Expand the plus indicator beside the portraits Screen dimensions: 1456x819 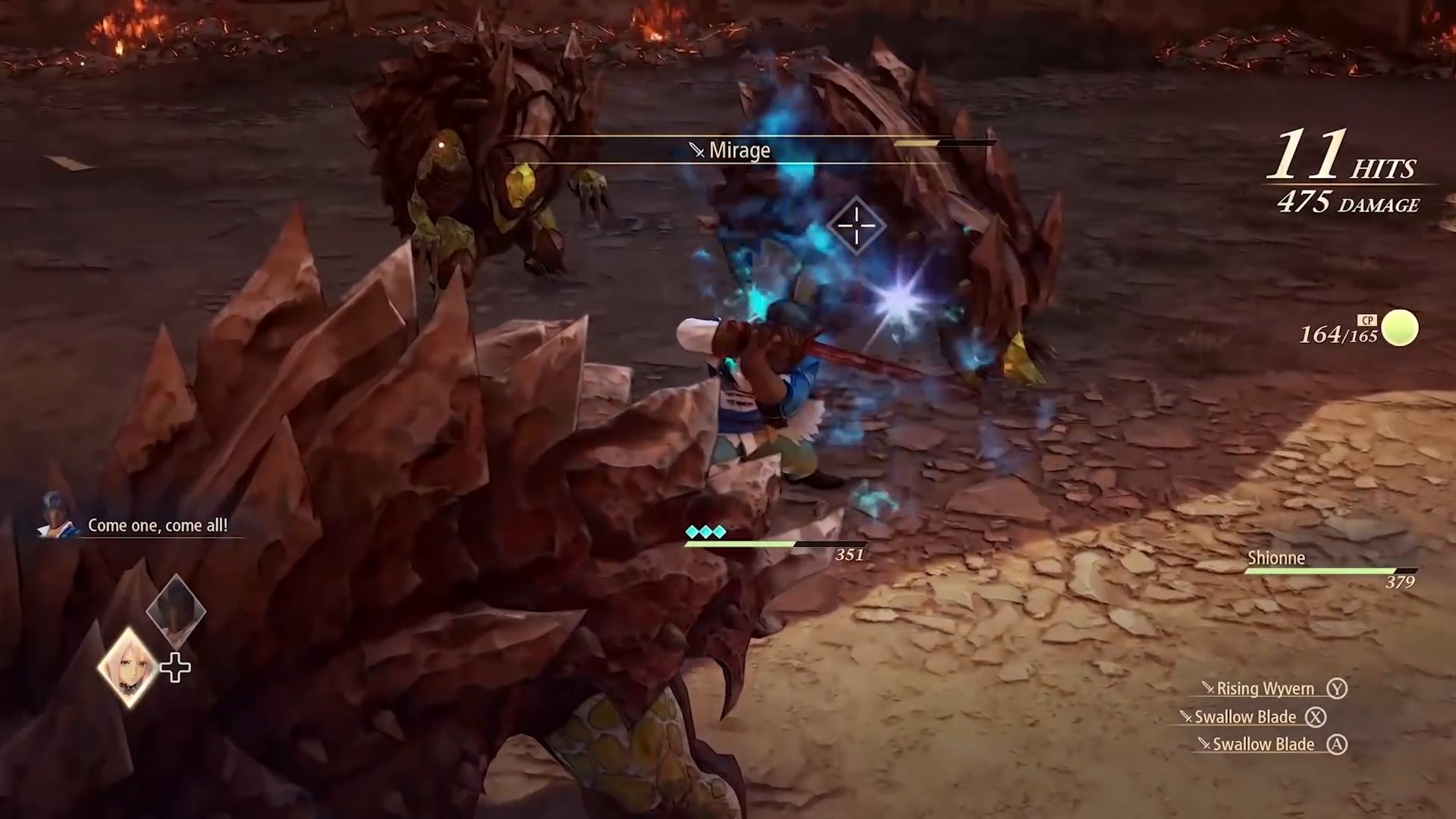coord(175,667)
